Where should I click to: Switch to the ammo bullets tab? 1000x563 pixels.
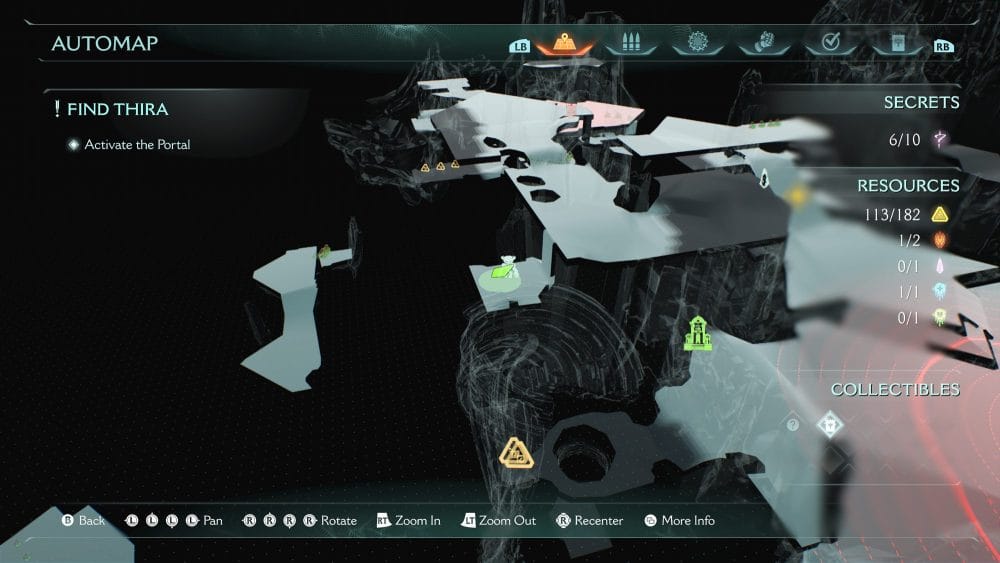tap(629, 44)
